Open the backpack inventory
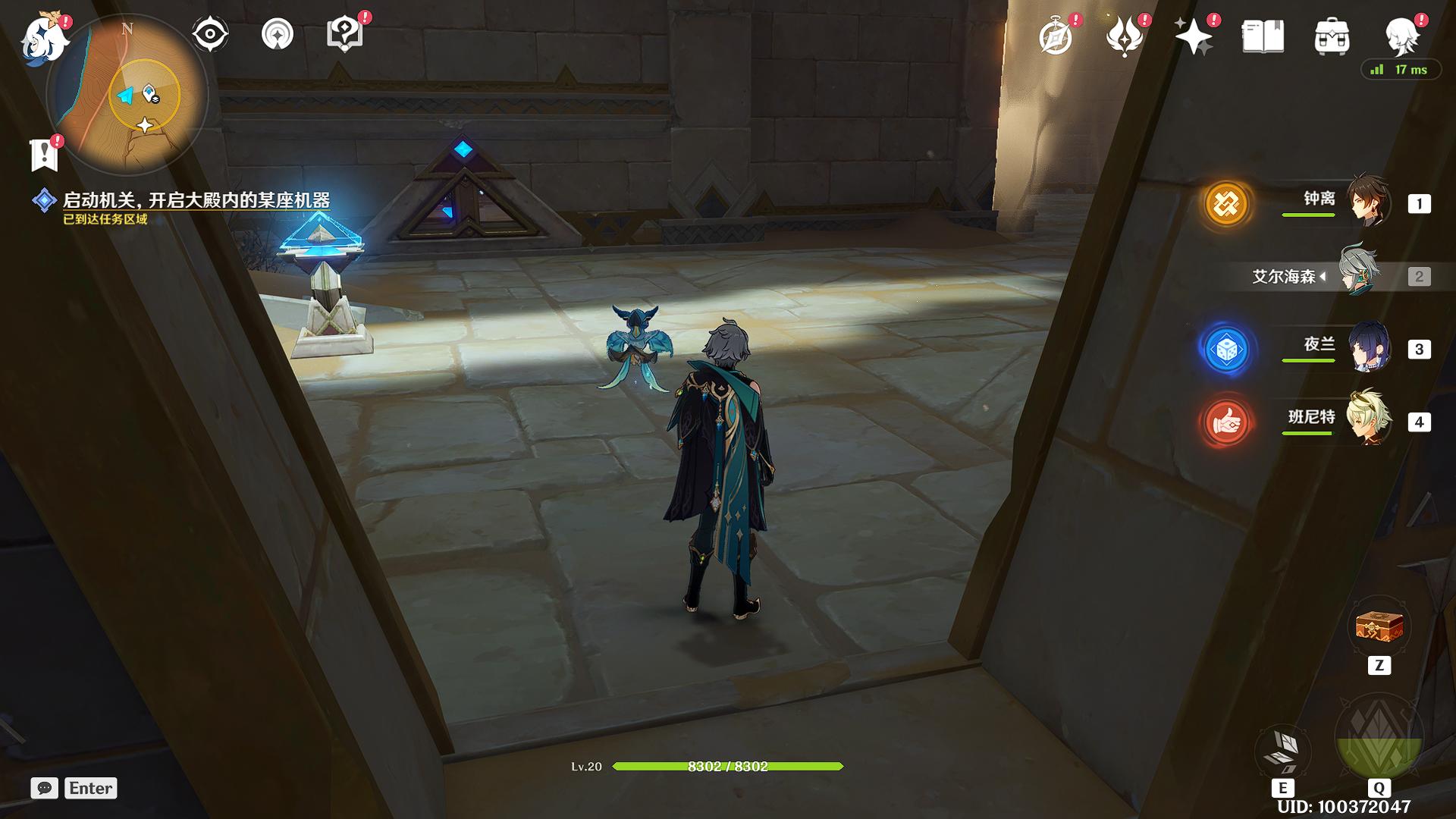The width and height of the screenshot is (1456, 819). [1332, 36]
